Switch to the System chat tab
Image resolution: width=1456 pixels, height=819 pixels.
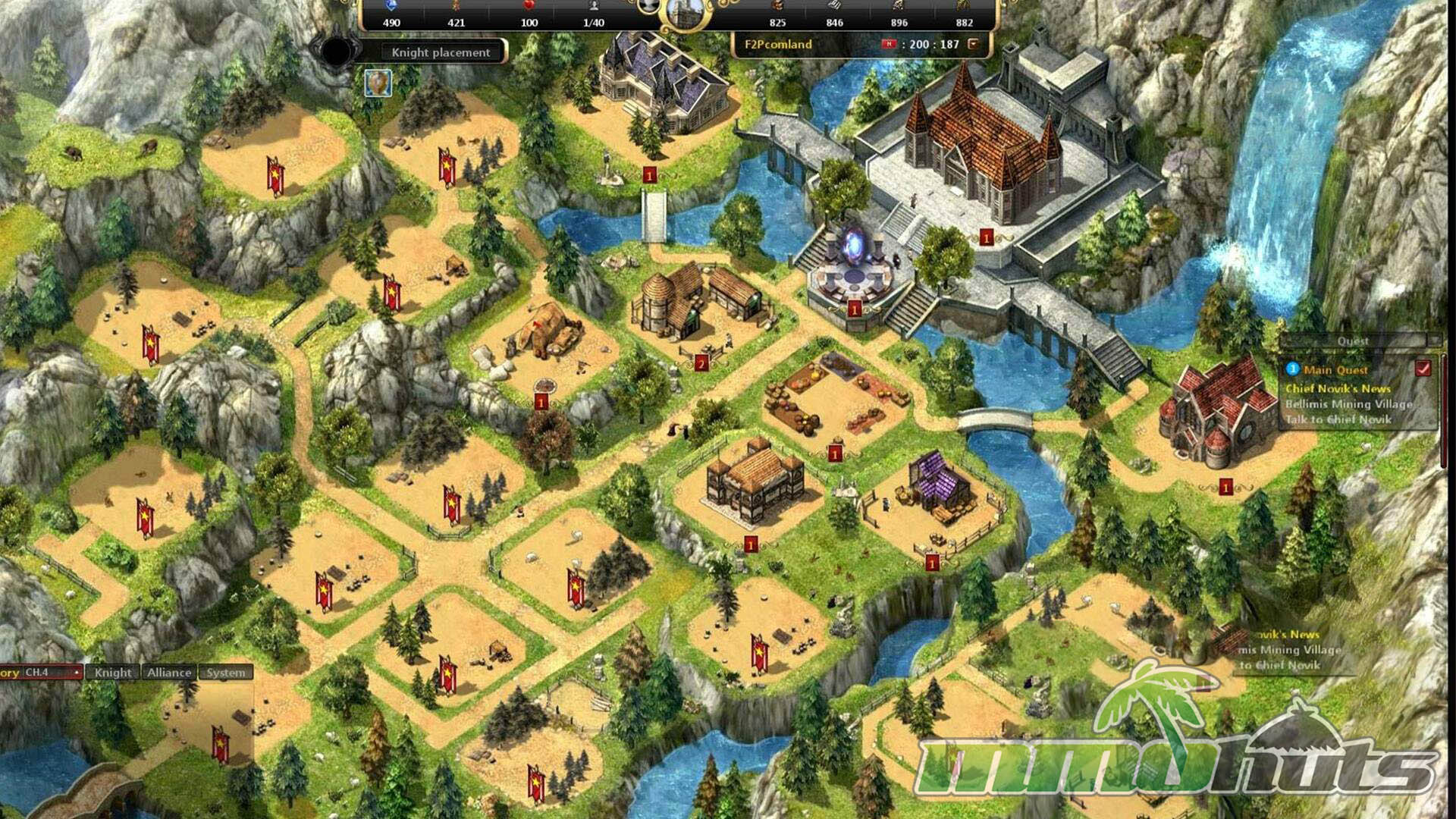[226, 672]
